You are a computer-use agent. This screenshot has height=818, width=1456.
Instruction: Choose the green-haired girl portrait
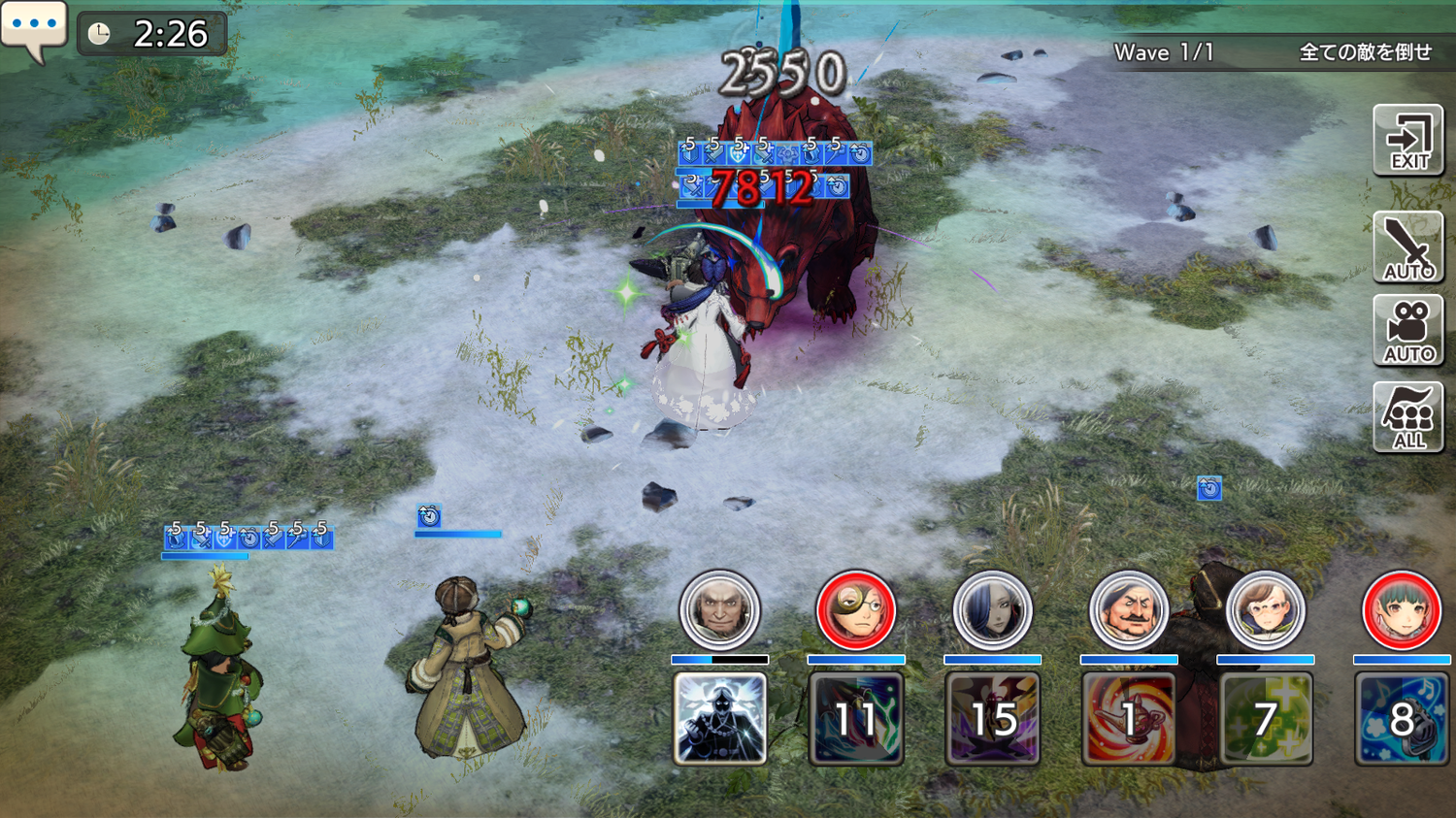pos(1402,610)
